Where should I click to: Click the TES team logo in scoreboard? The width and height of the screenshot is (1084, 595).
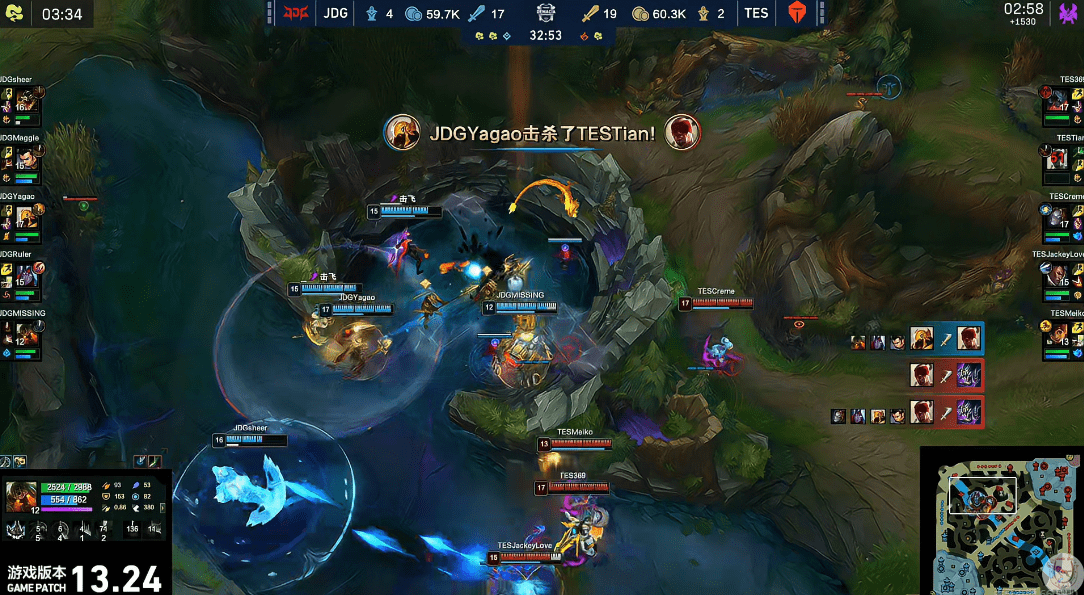(x=796, y=14)
